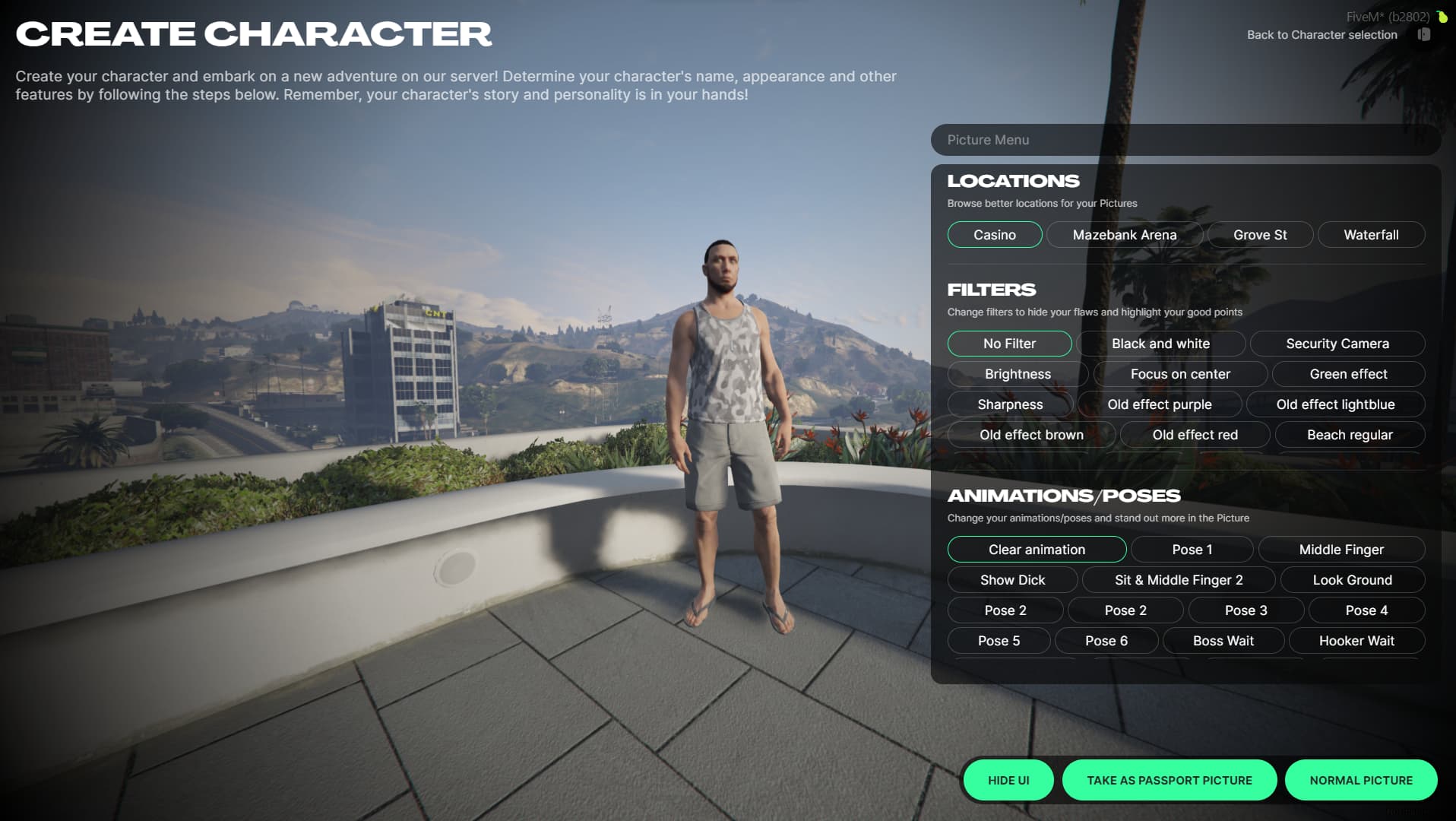Viewport: 1456px width, 821px height.
Task: Choose the Look Ground pose
Action: pos(1352,580)
